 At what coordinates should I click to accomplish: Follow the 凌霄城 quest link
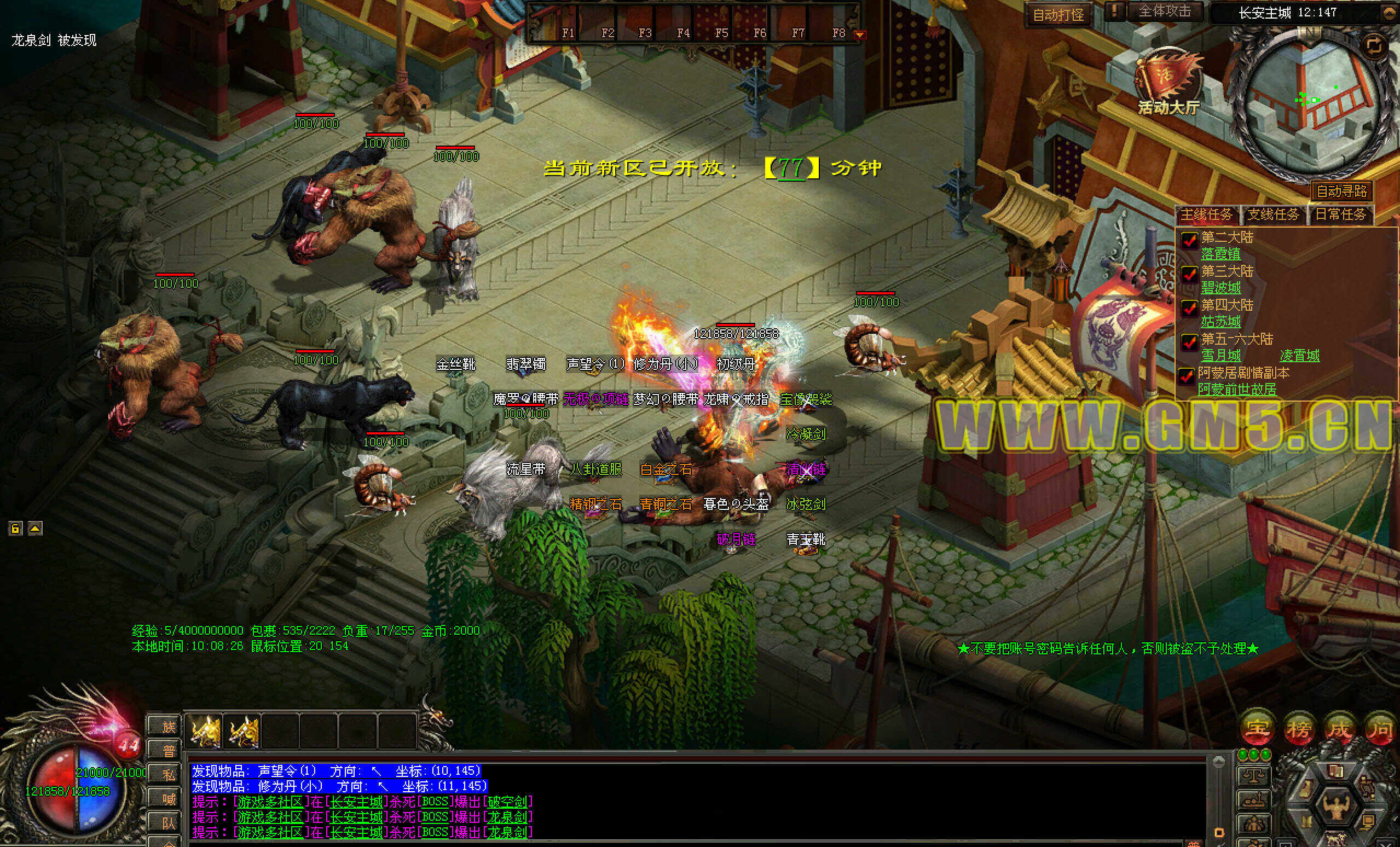[x=1299, y=356]
